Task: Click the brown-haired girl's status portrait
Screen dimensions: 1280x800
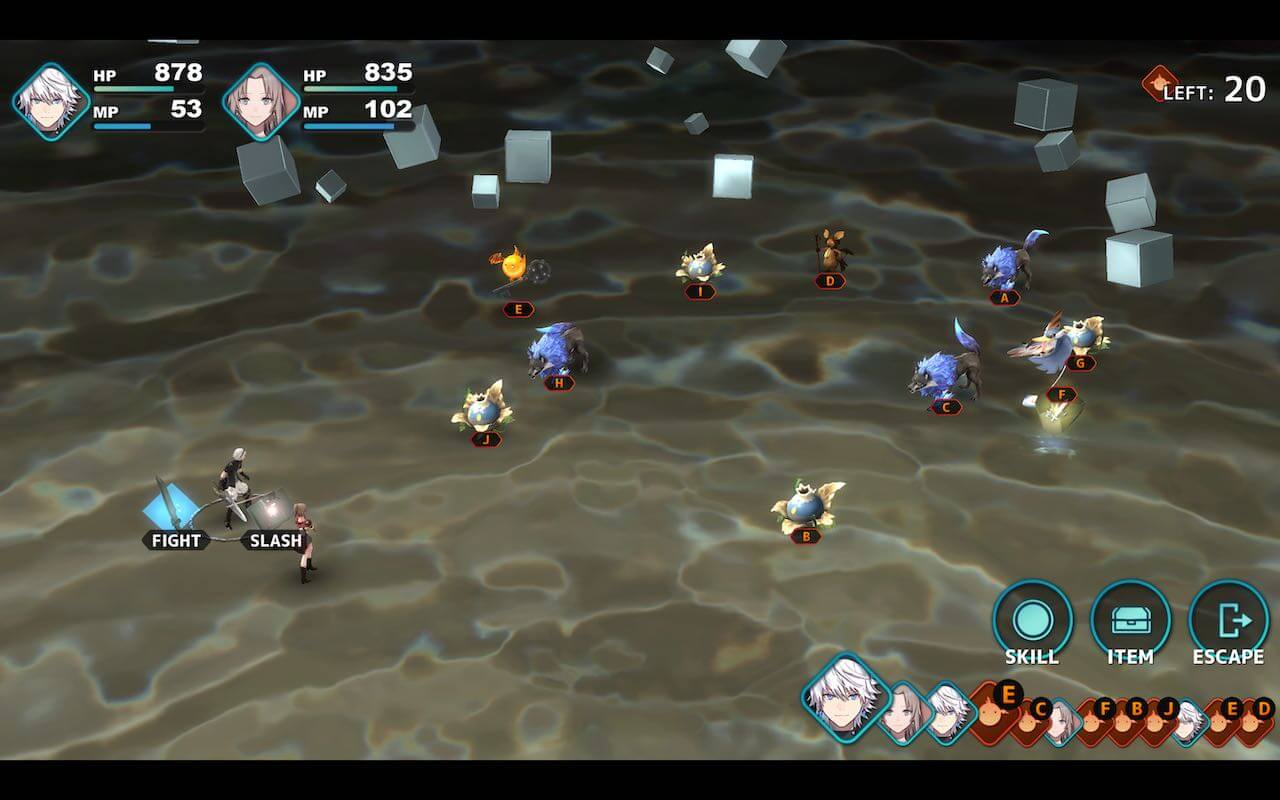Action: [x=261, y=101]
